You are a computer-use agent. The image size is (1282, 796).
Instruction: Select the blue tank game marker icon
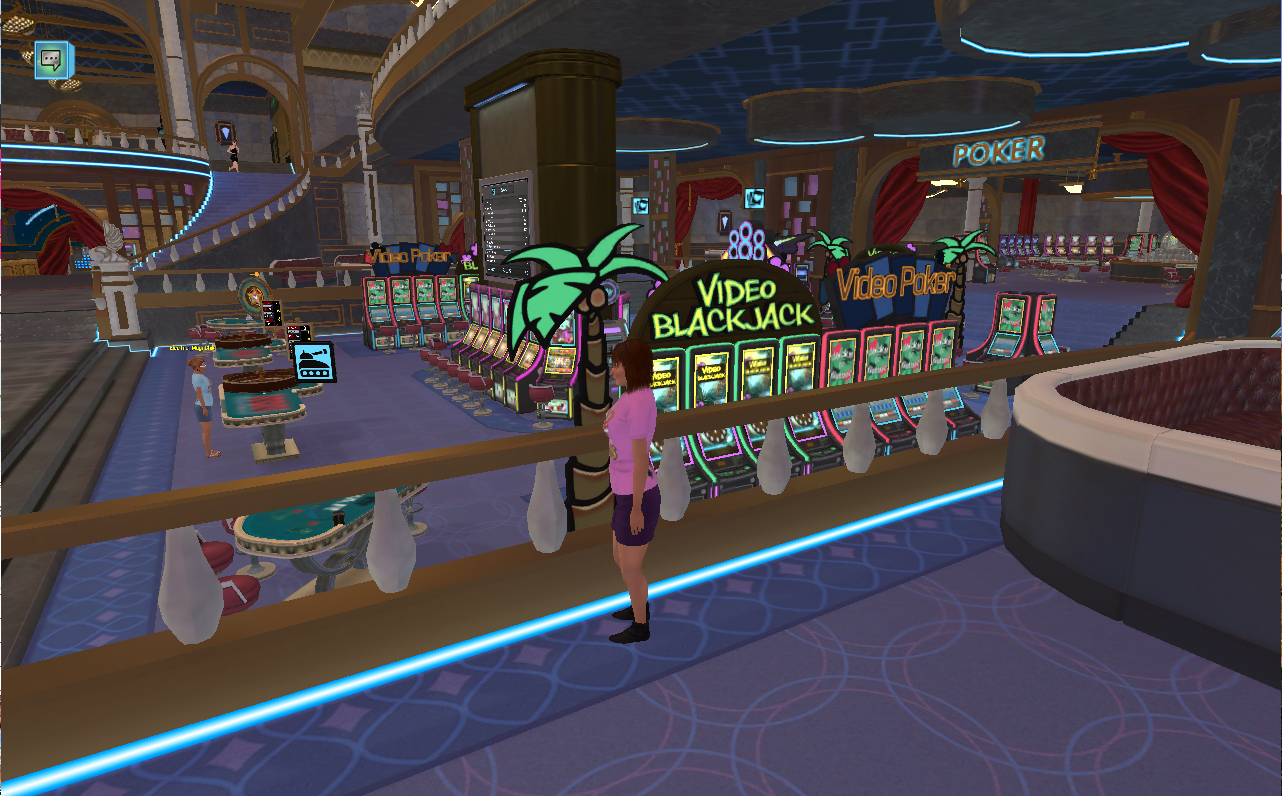tap(313, 362)
